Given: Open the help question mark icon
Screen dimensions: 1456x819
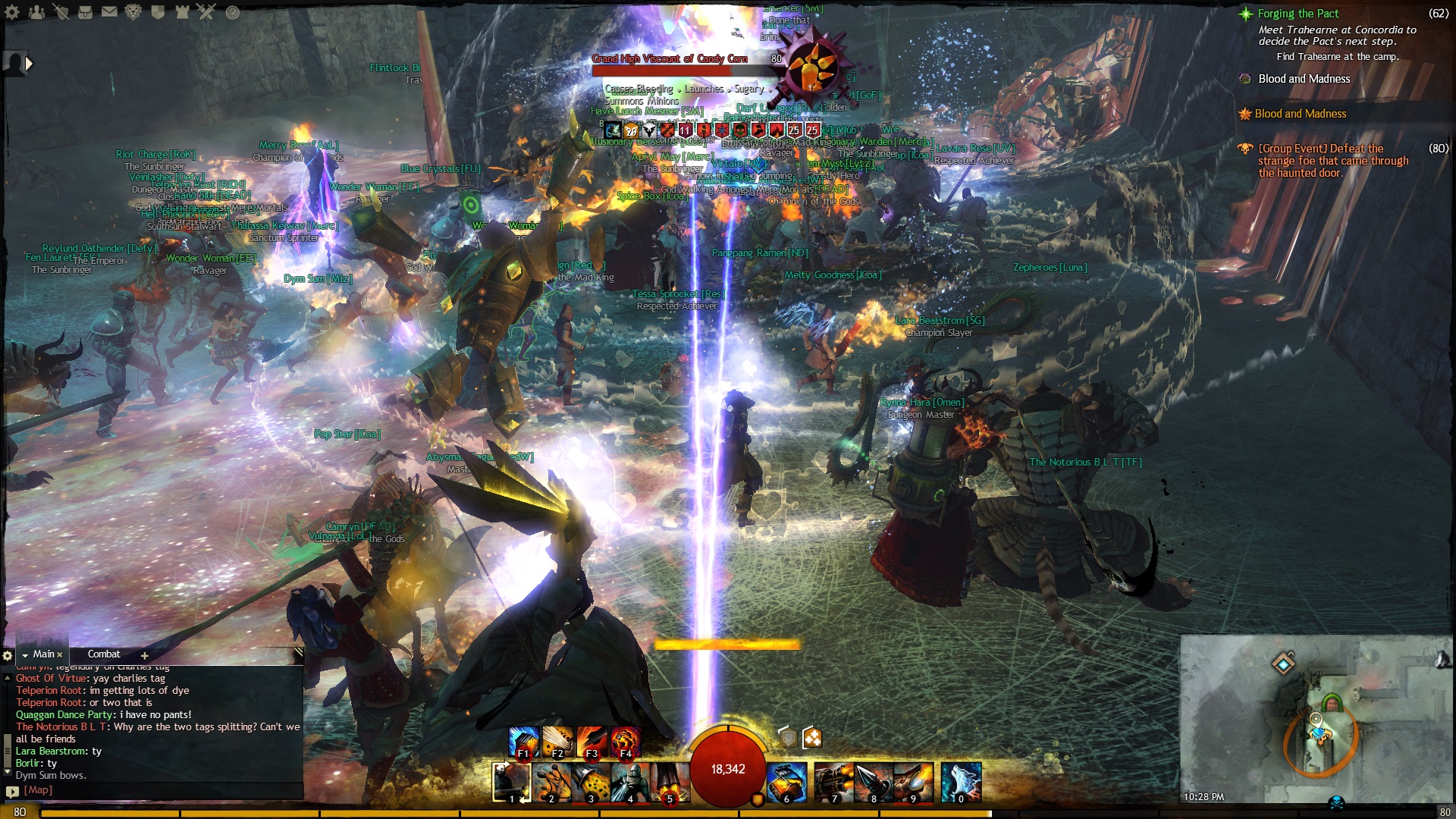Looking at the screenshot, I should 233,12.
